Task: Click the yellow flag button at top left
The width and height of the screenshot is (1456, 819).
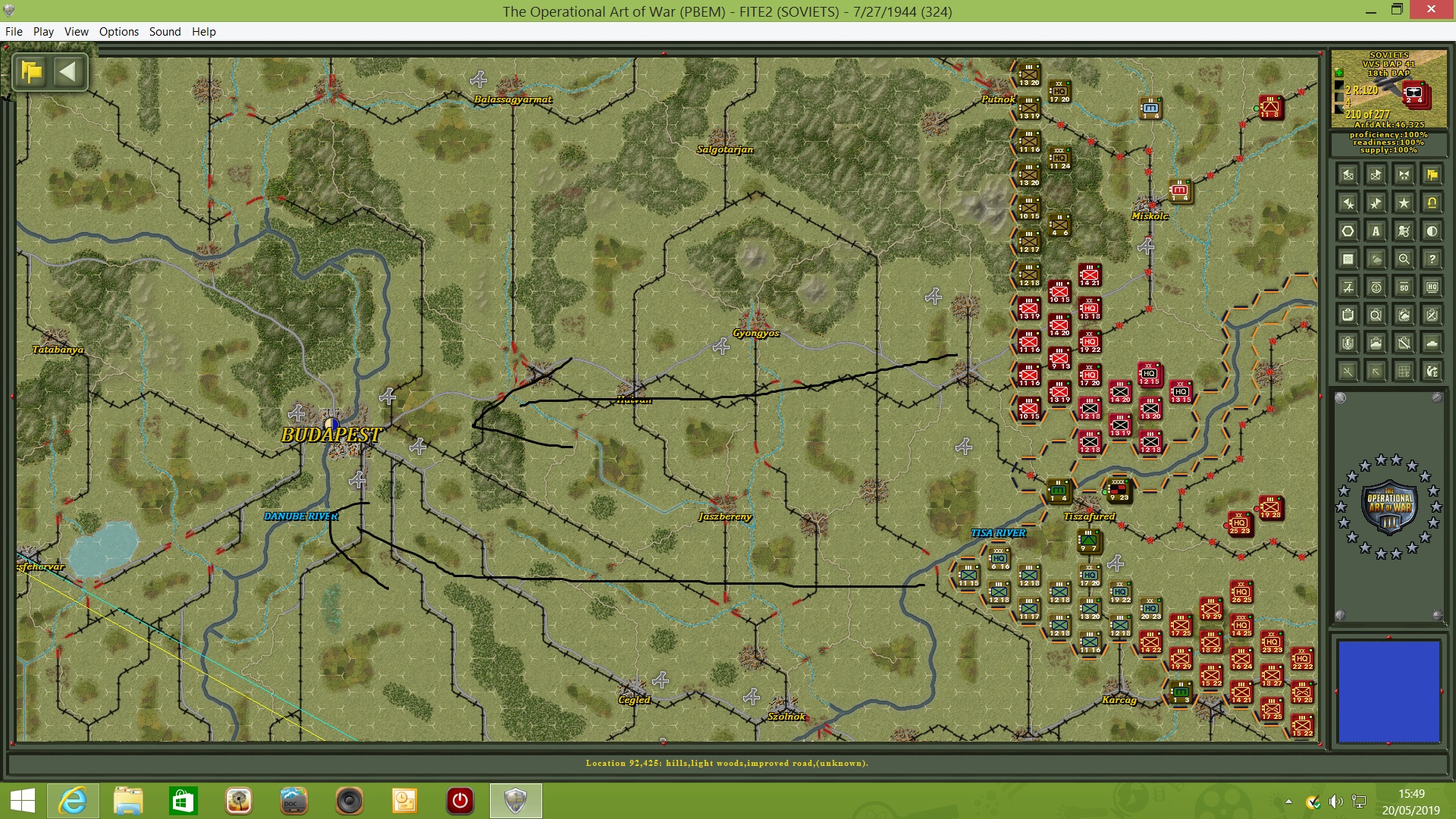Action: [30, 72]
